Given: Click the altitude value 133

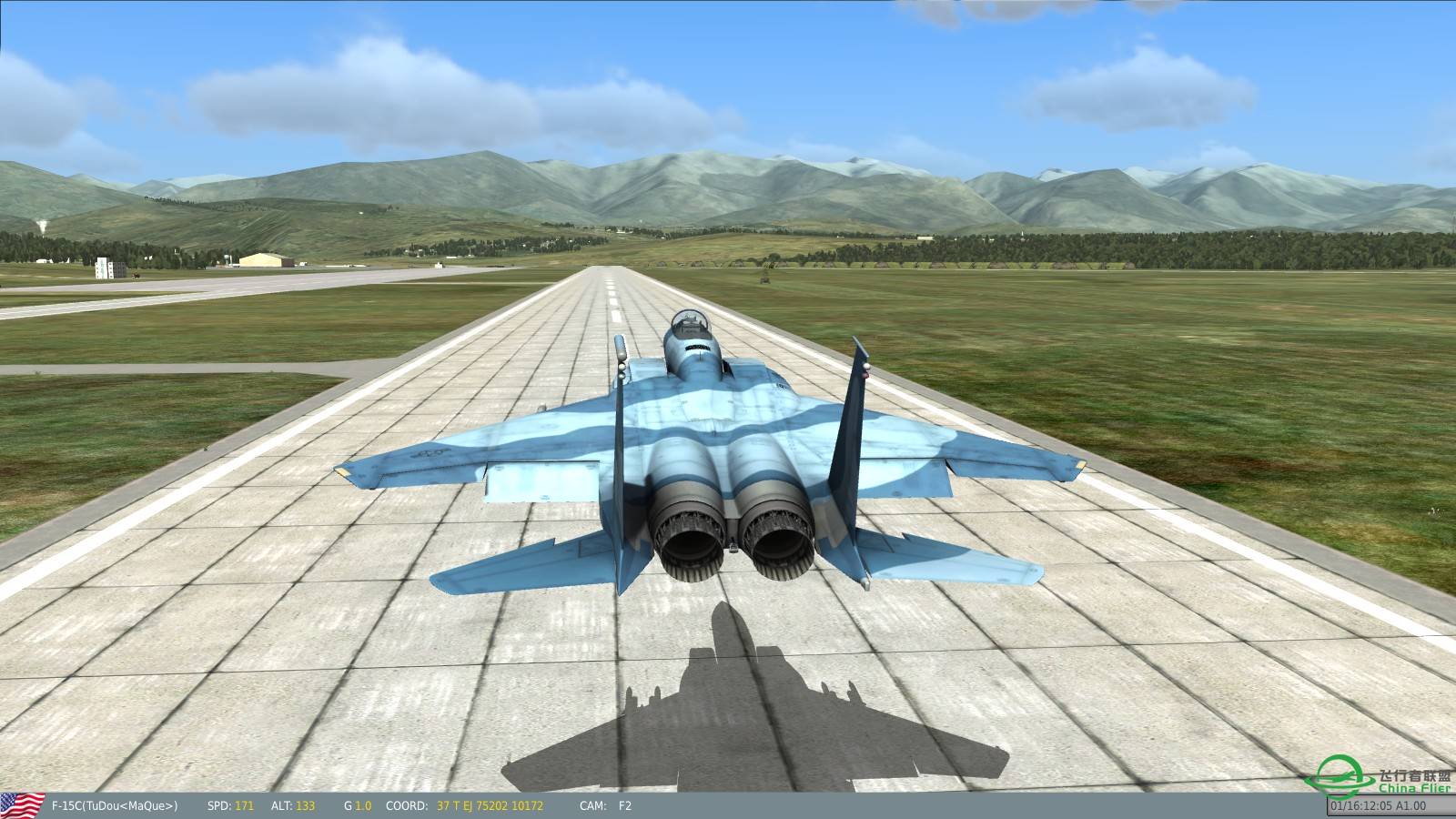Looking at the screenshot, I should coord(305,805).
